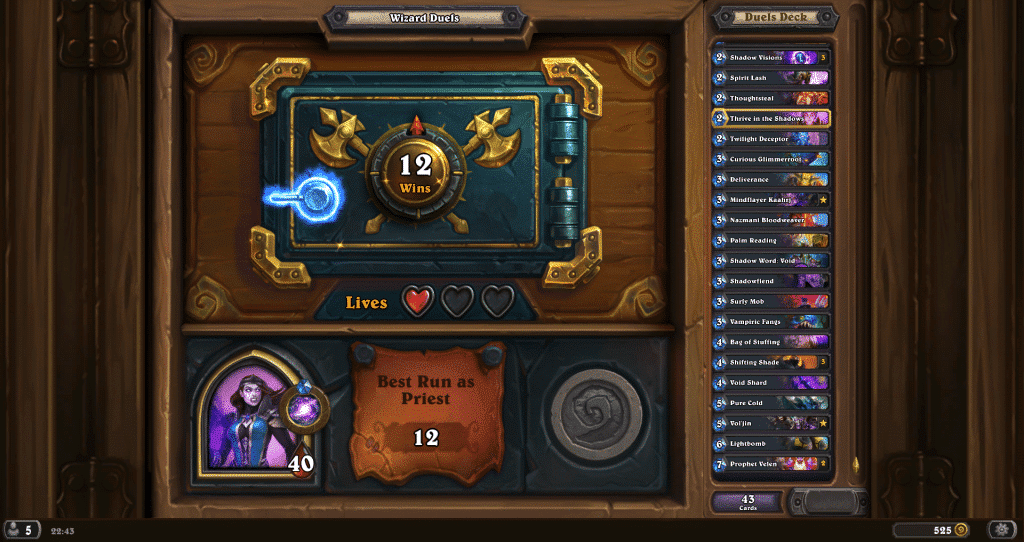Screen dimensions: 1024x542
Task: Select the highlighted Thrive in the Shadows card
Action: pos(770,118)
